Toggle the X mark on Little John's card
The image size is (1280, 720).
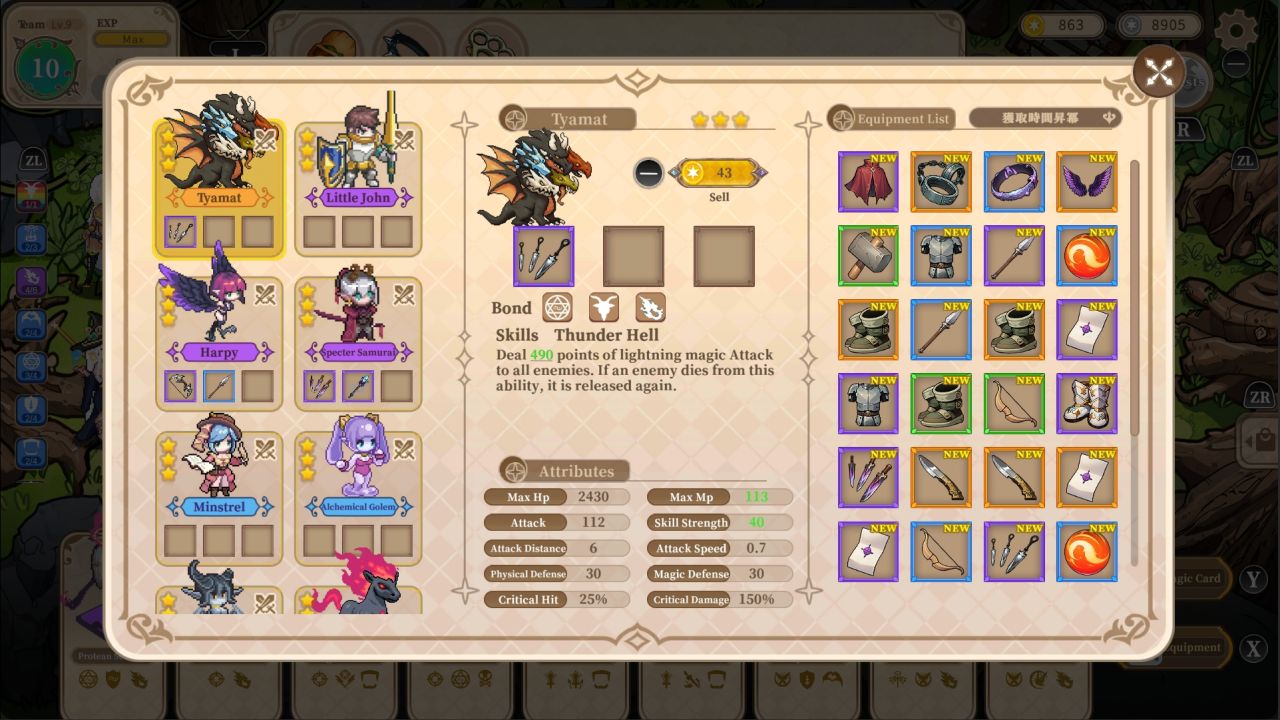404,140
